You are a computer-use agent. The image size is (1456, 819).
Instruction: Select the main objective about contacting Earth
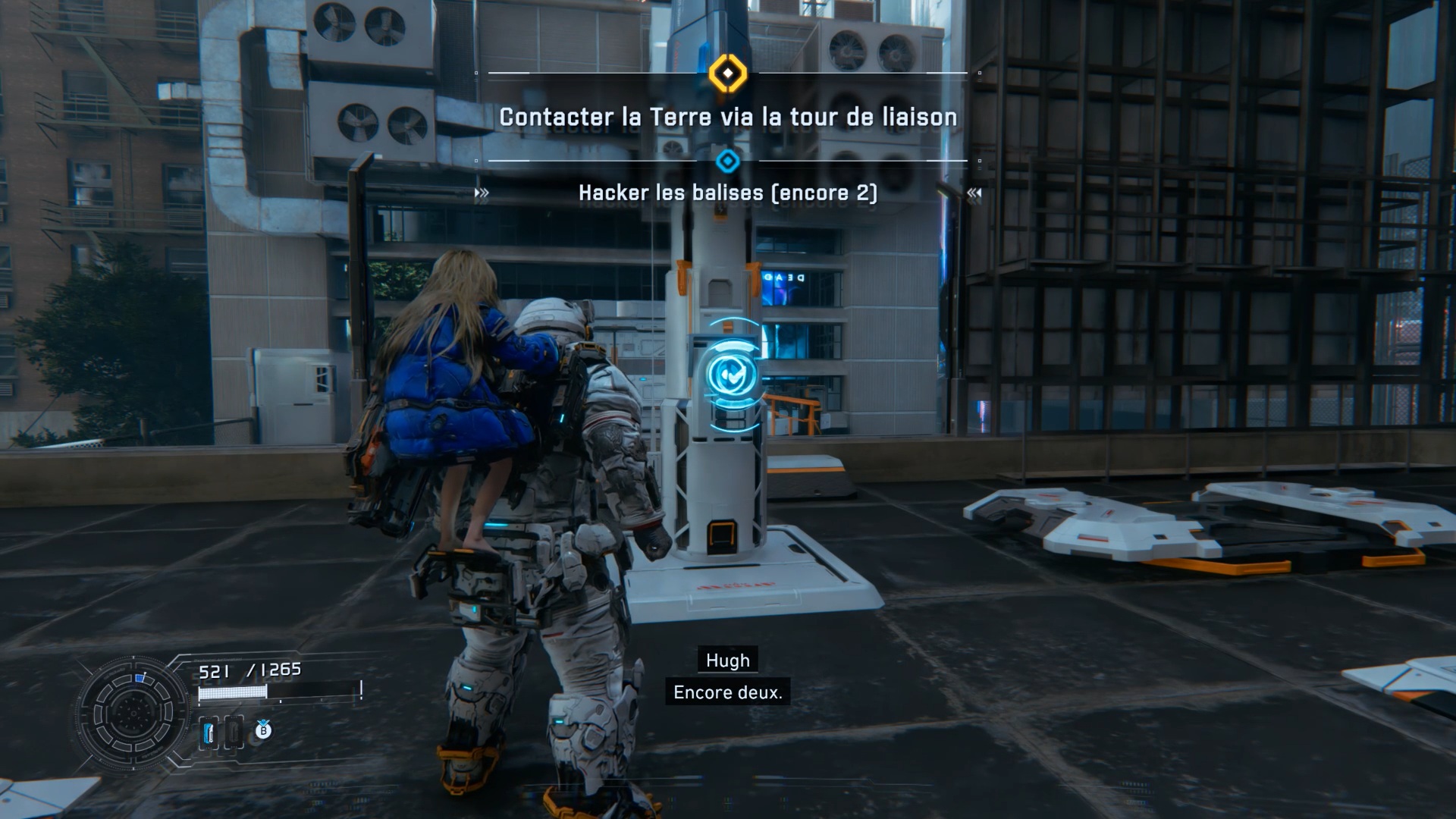[x=728, y=118]
